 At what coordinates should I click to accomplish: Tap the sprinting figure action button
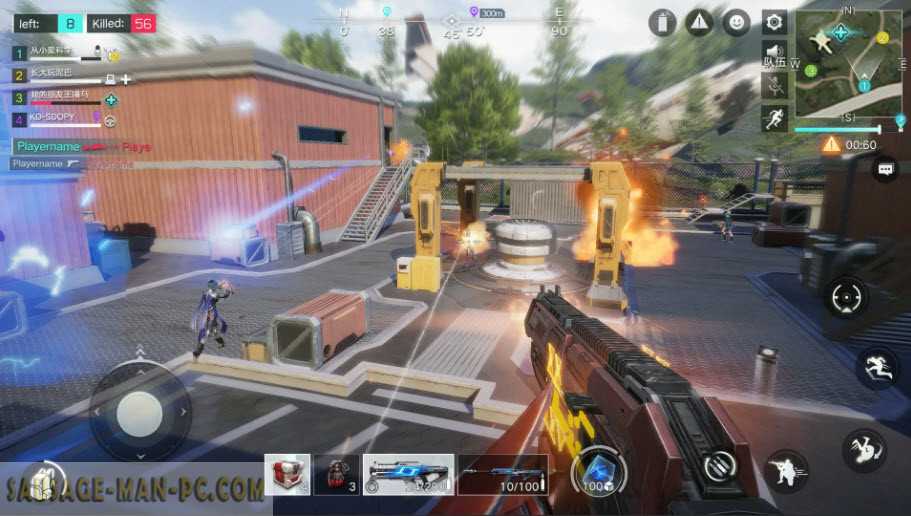coord(877,368)
